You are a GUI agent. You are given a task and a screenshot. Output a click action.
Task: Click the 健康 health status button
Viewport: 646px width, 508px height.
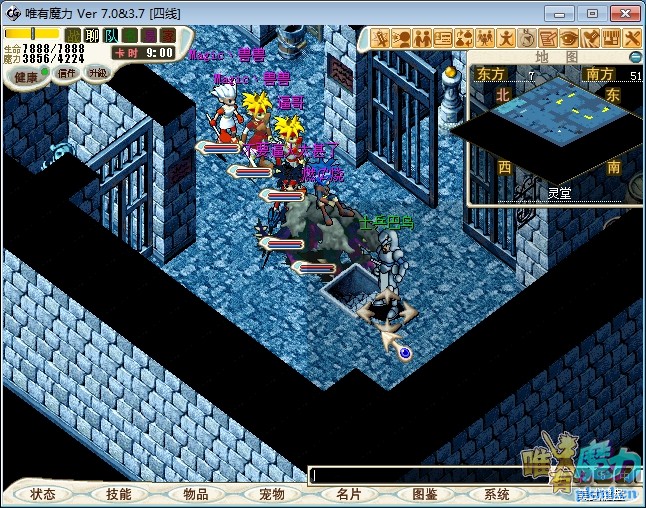point(27,76)
